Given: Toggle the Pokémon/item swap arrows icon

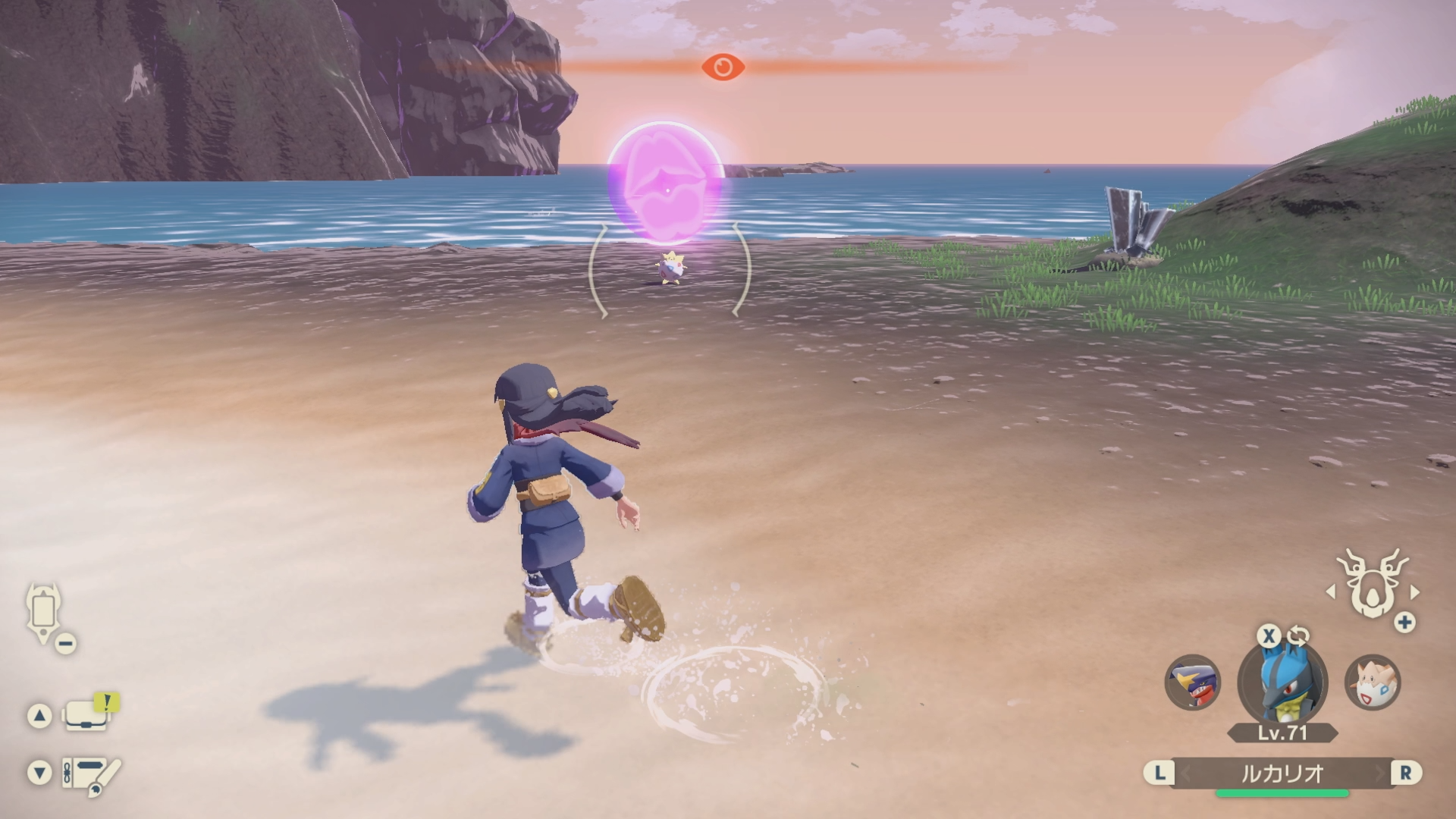Looking at the screenshot, I should pos(1298,635).
